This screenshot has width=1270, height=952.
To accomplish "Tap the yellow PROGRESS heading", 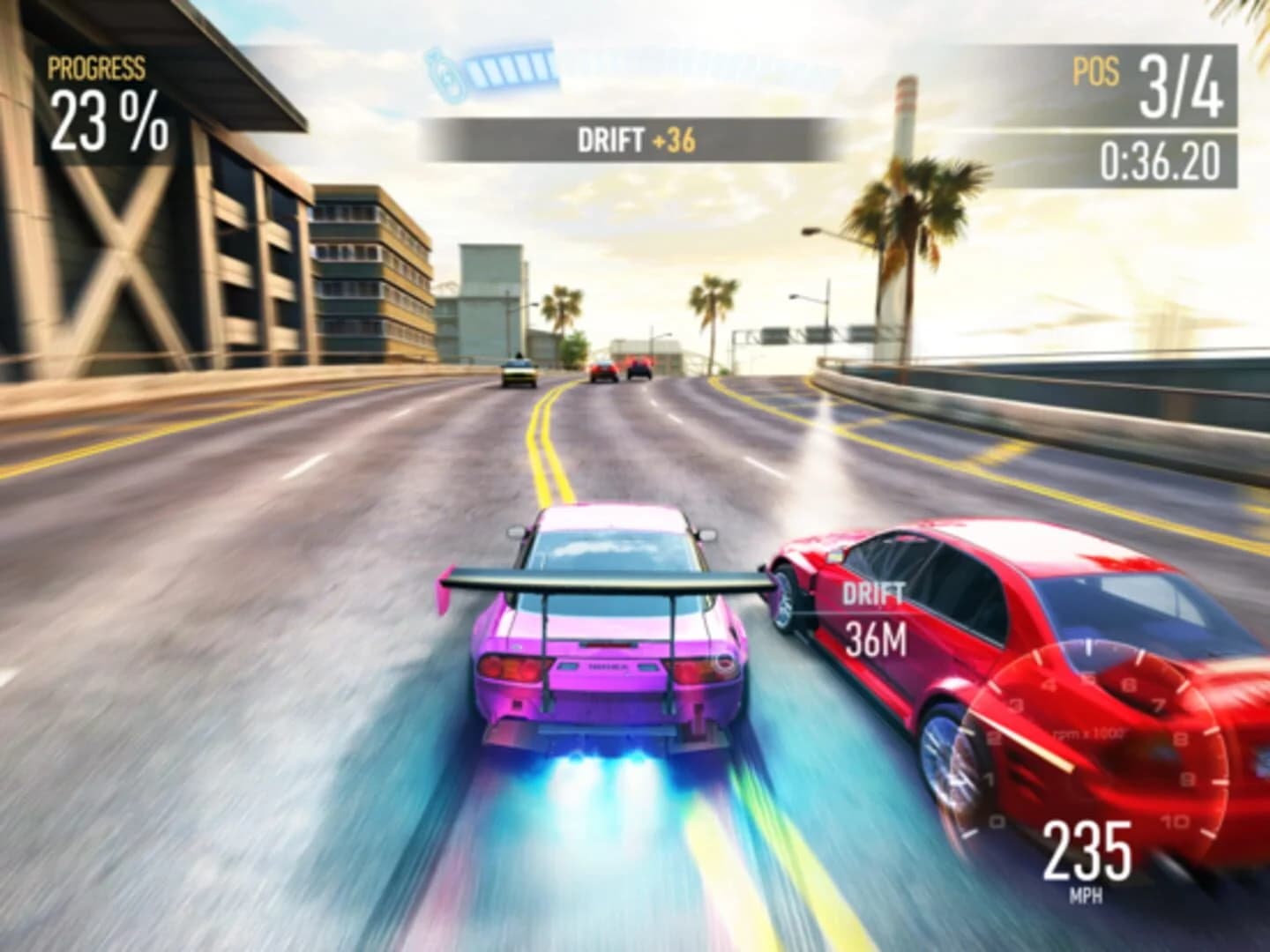I will [x=97, y=65].
